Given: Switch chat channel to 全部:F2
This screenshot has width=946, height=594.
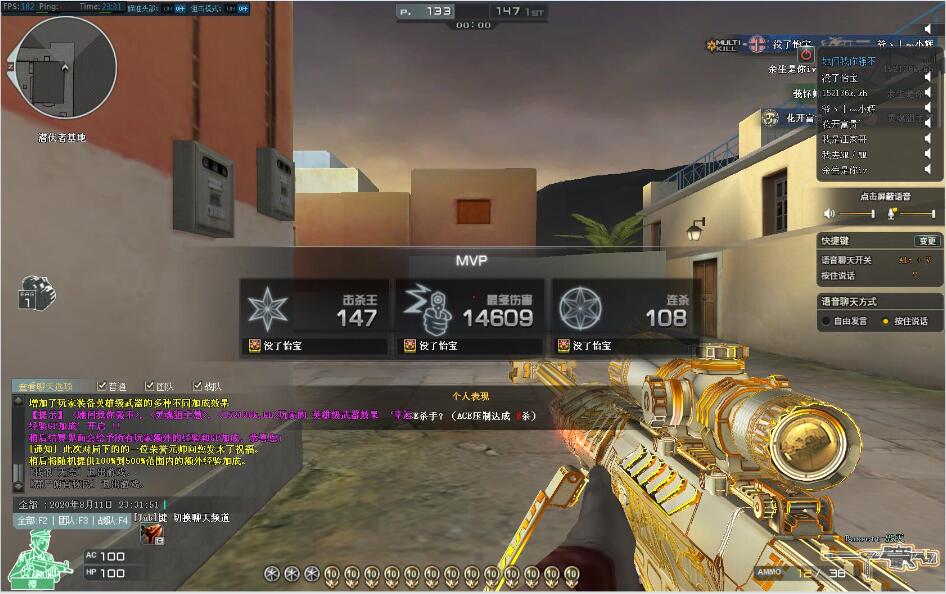Looking at the screenshot, I should pyautogui.click(x=31, y=520).
